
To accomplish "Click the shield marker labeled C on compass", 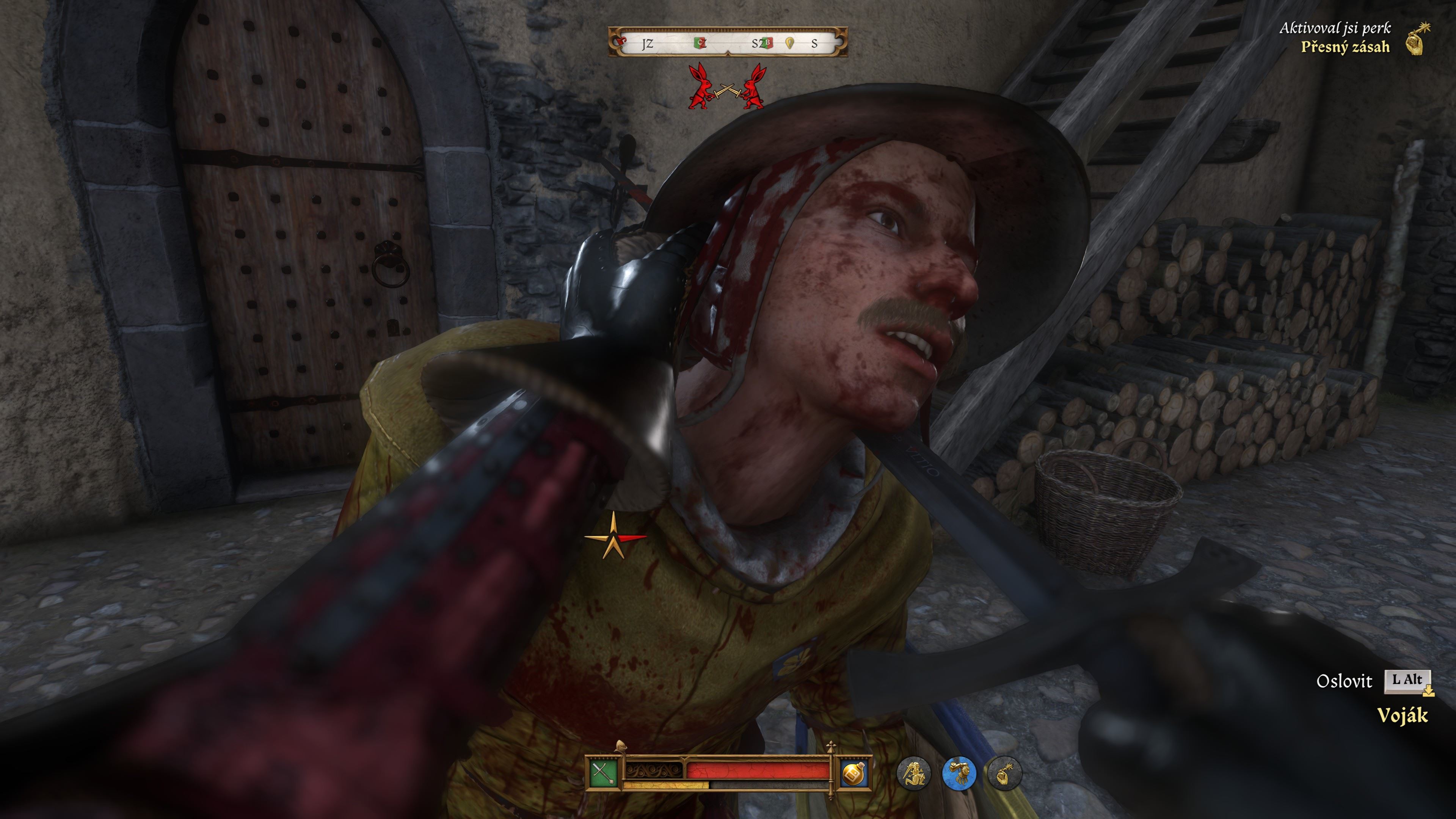I will 701,43.
